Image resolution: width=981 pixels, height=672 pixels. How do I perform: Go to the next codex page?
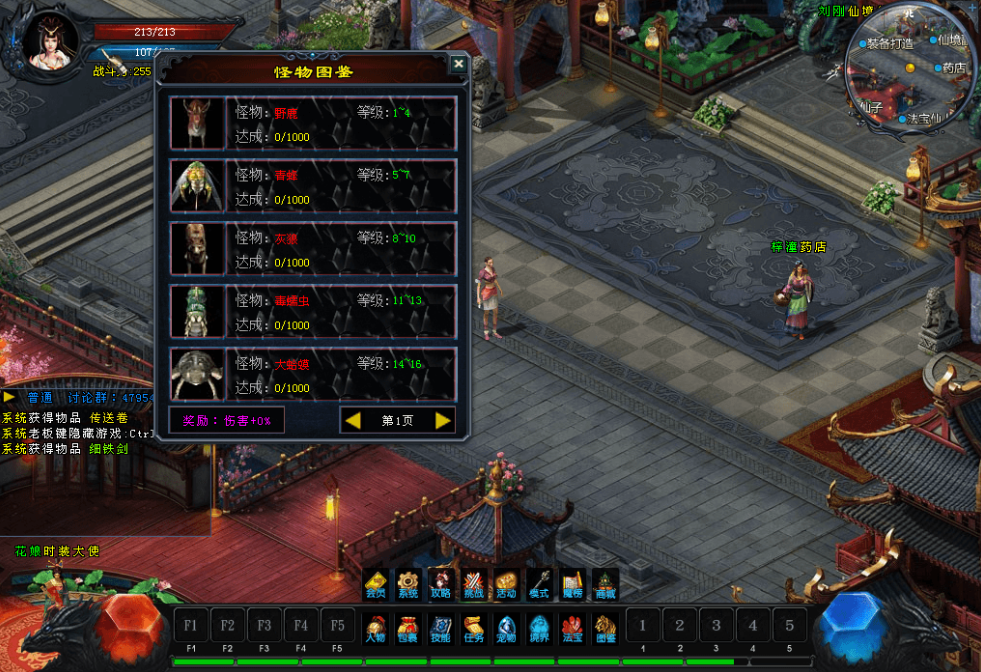(443, 420)
